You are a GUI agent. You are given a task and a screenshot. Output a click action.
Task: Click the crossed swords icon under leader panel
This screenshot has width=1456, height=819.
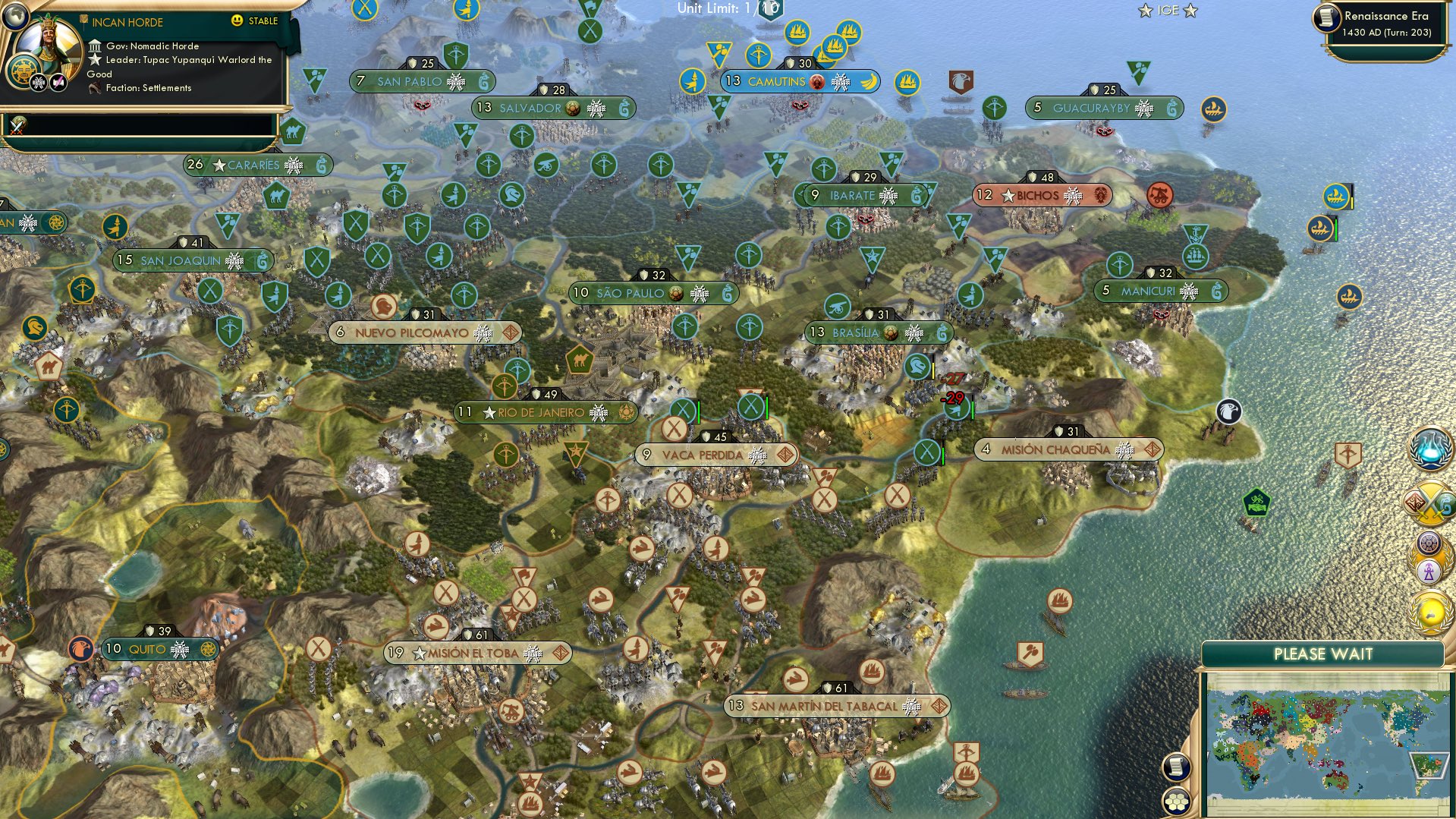[18, 125]
